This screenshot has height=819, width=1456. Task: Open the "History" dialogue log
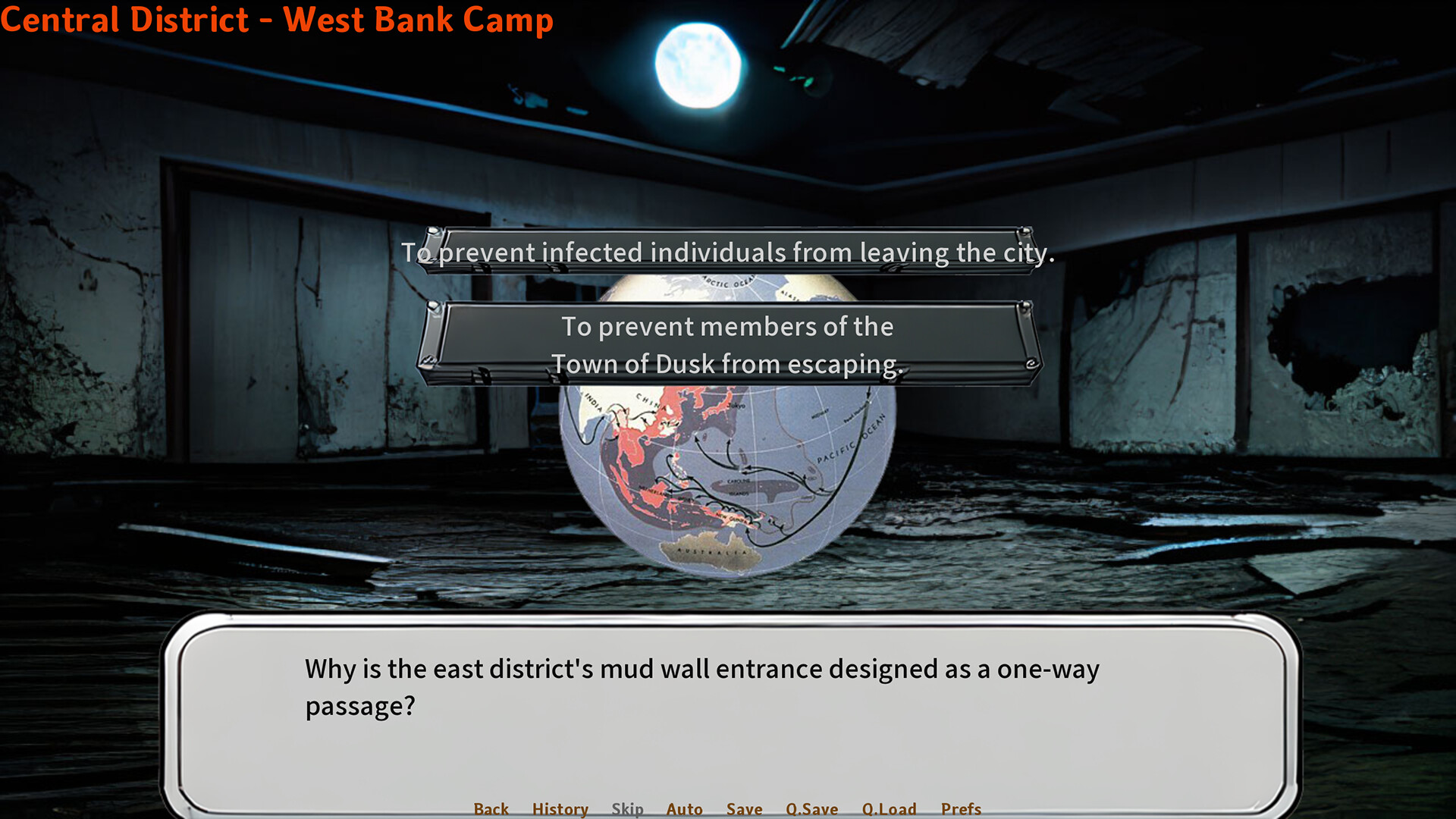pyautogui.click(x=560, y=808)
